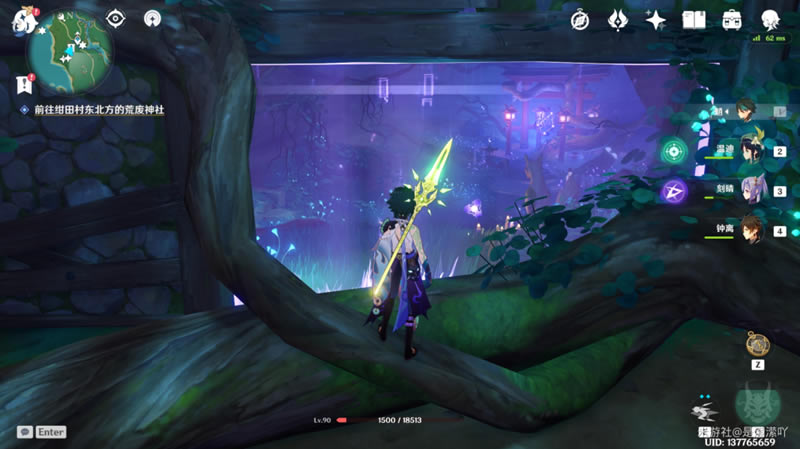Toggle the elemental sight eye icon

[x=116, y=19]
